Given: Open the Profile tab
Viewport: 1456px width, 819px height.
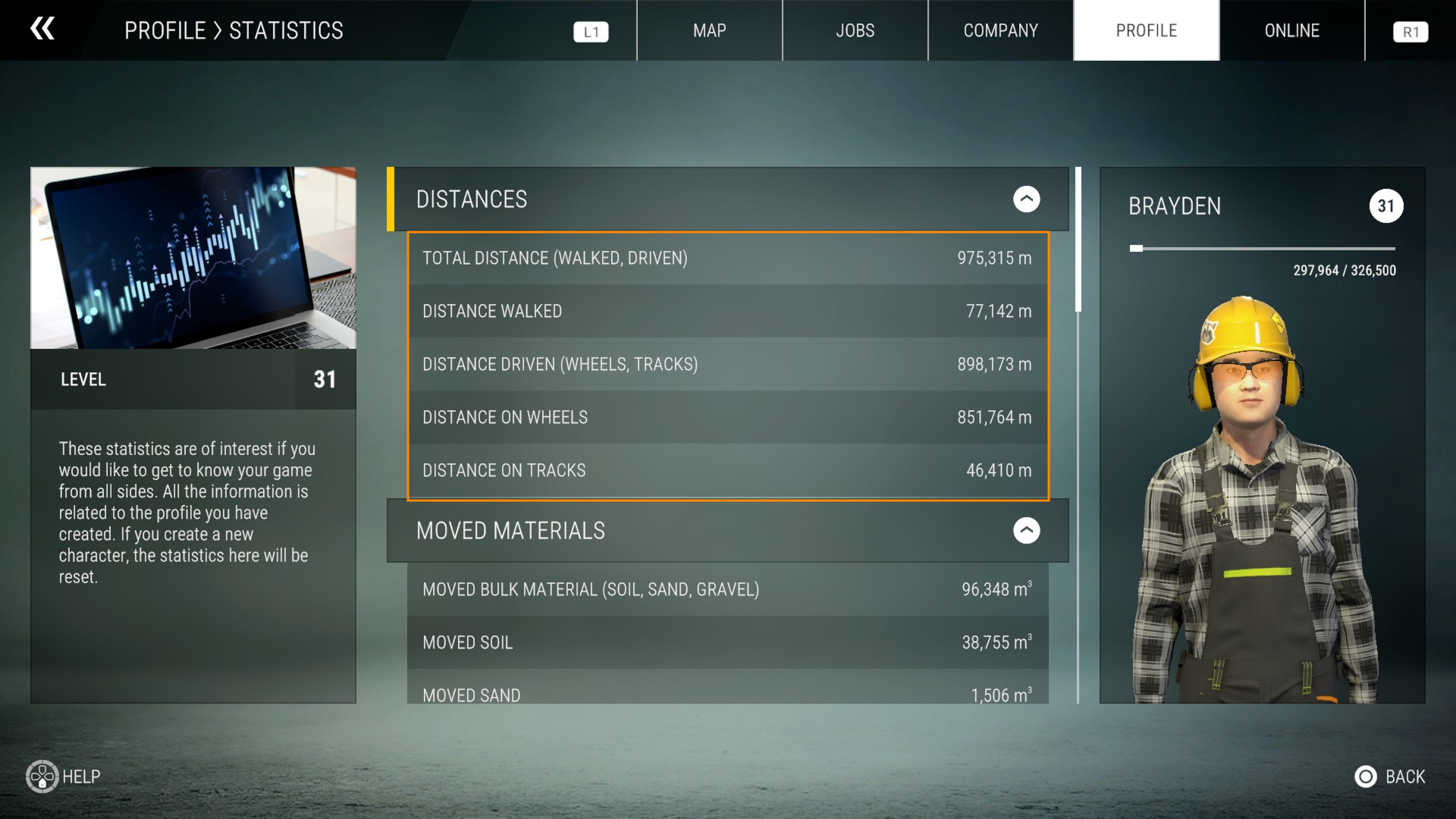Looking at the screenshot, I should [x=1146, y=30].
